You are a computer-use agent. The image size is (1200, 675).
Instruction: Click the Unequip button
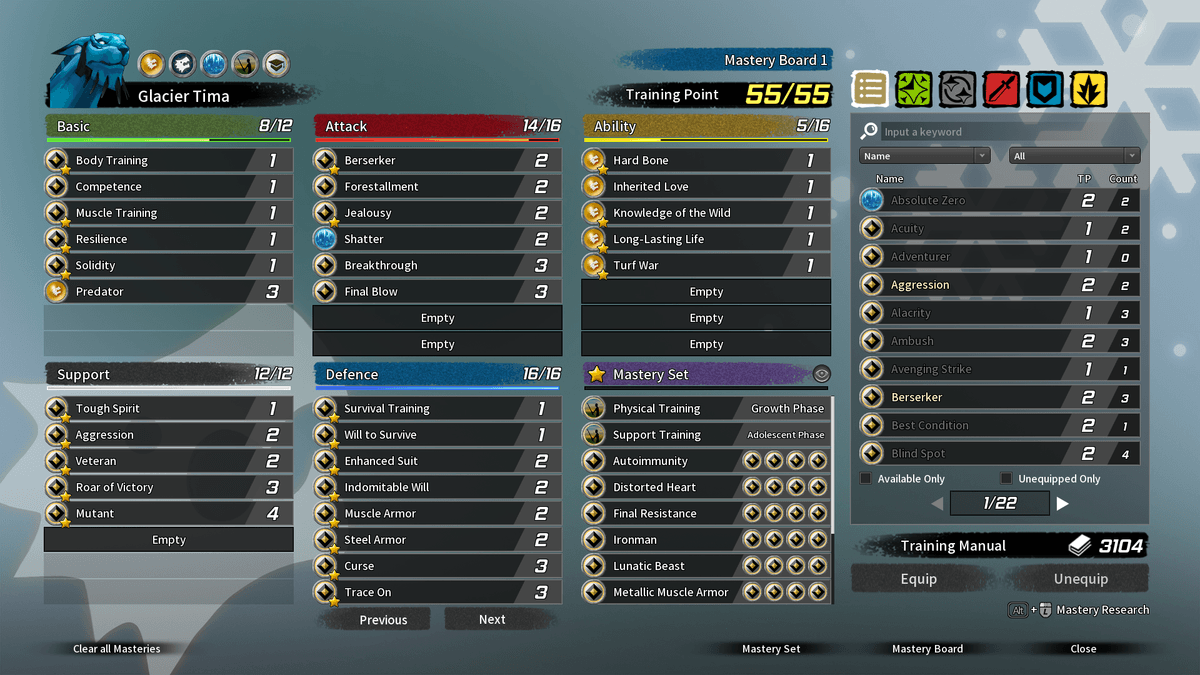[x=1080, y=579]
